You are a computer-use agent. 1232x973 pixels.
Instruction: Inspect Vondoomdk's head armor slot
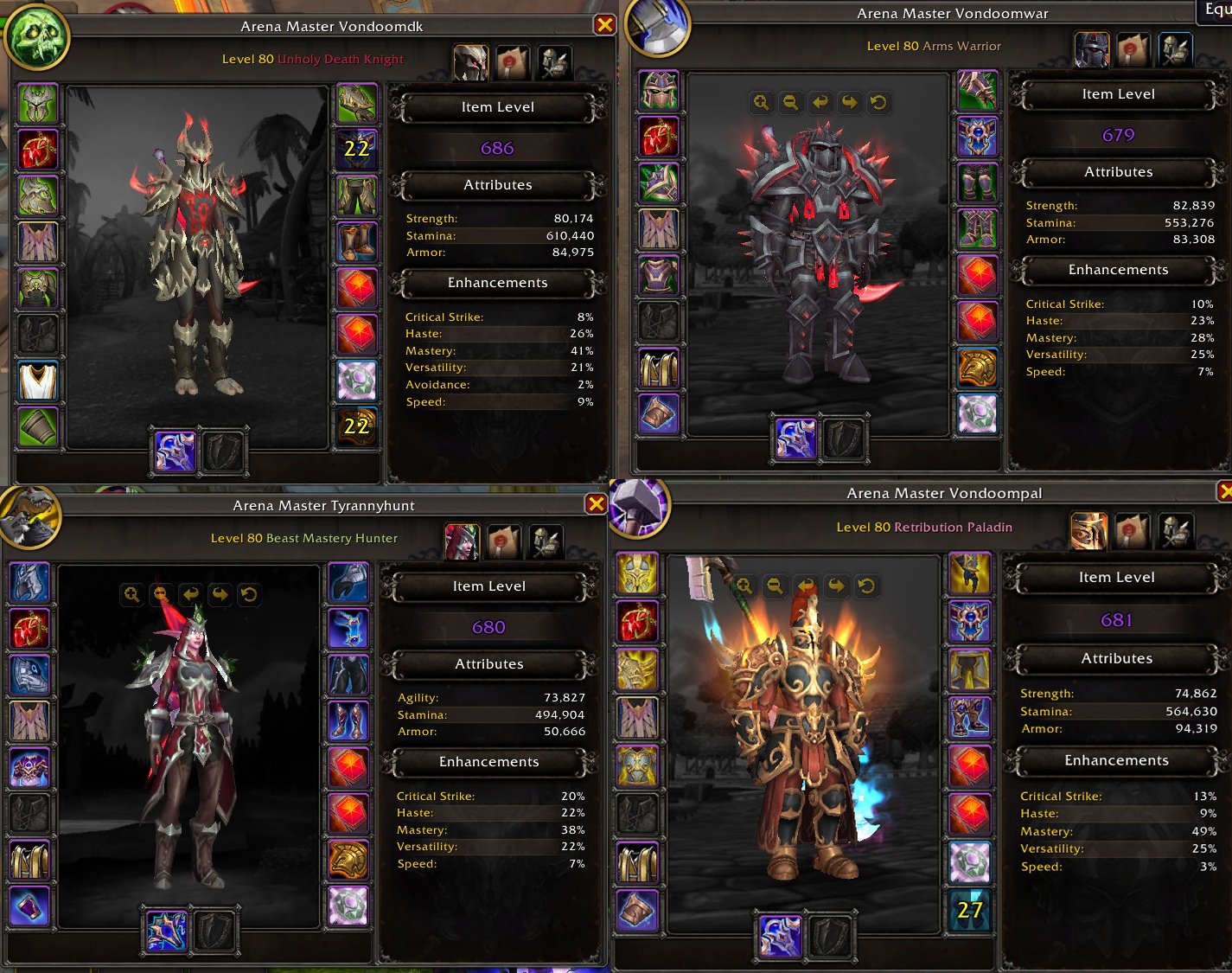tap(38, 102)
